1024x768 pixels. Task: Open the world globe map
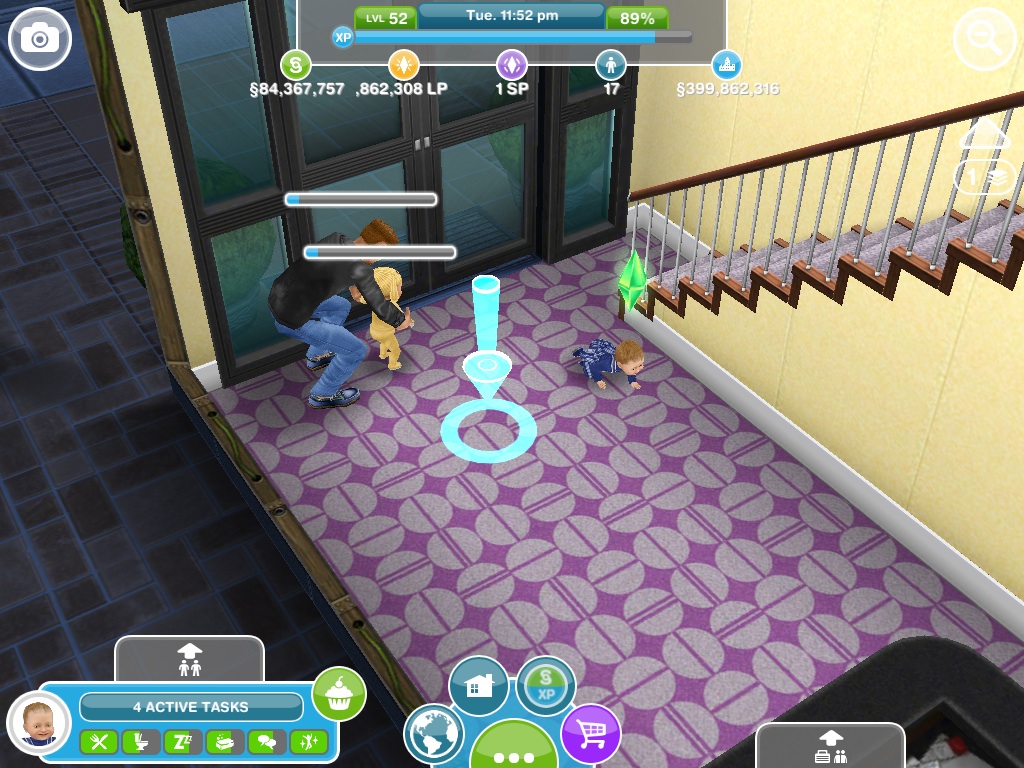coord(434,734)
